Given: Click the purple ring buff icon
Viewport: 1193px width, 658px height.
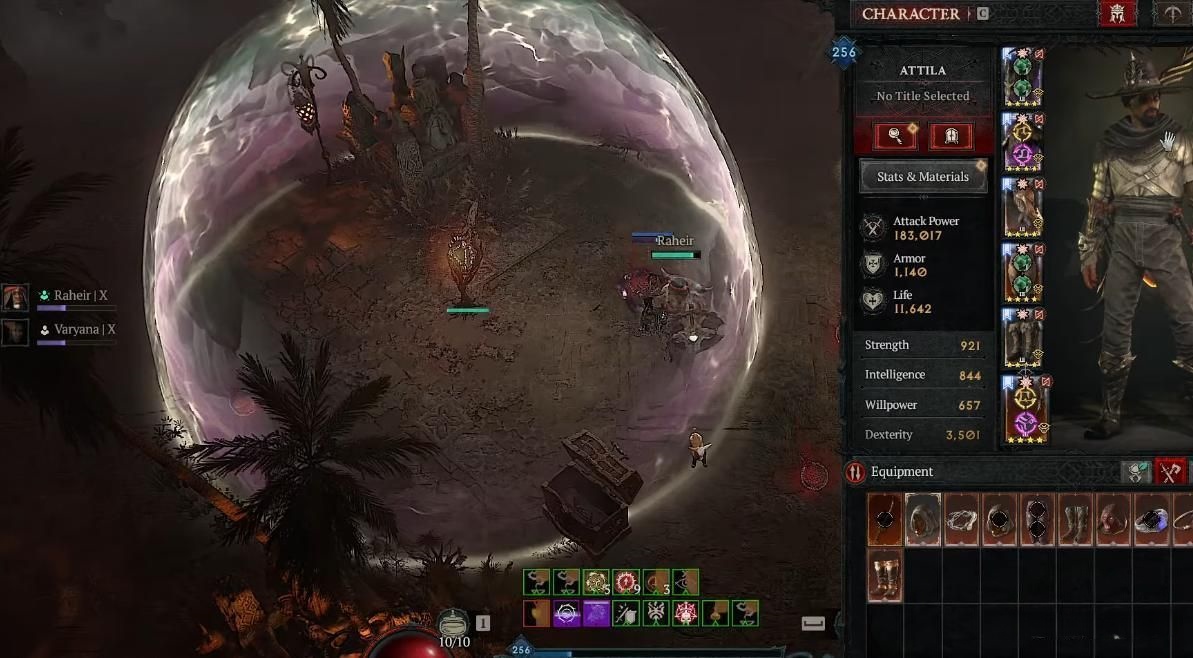Looking at the screenshot, I should point(568,613).
